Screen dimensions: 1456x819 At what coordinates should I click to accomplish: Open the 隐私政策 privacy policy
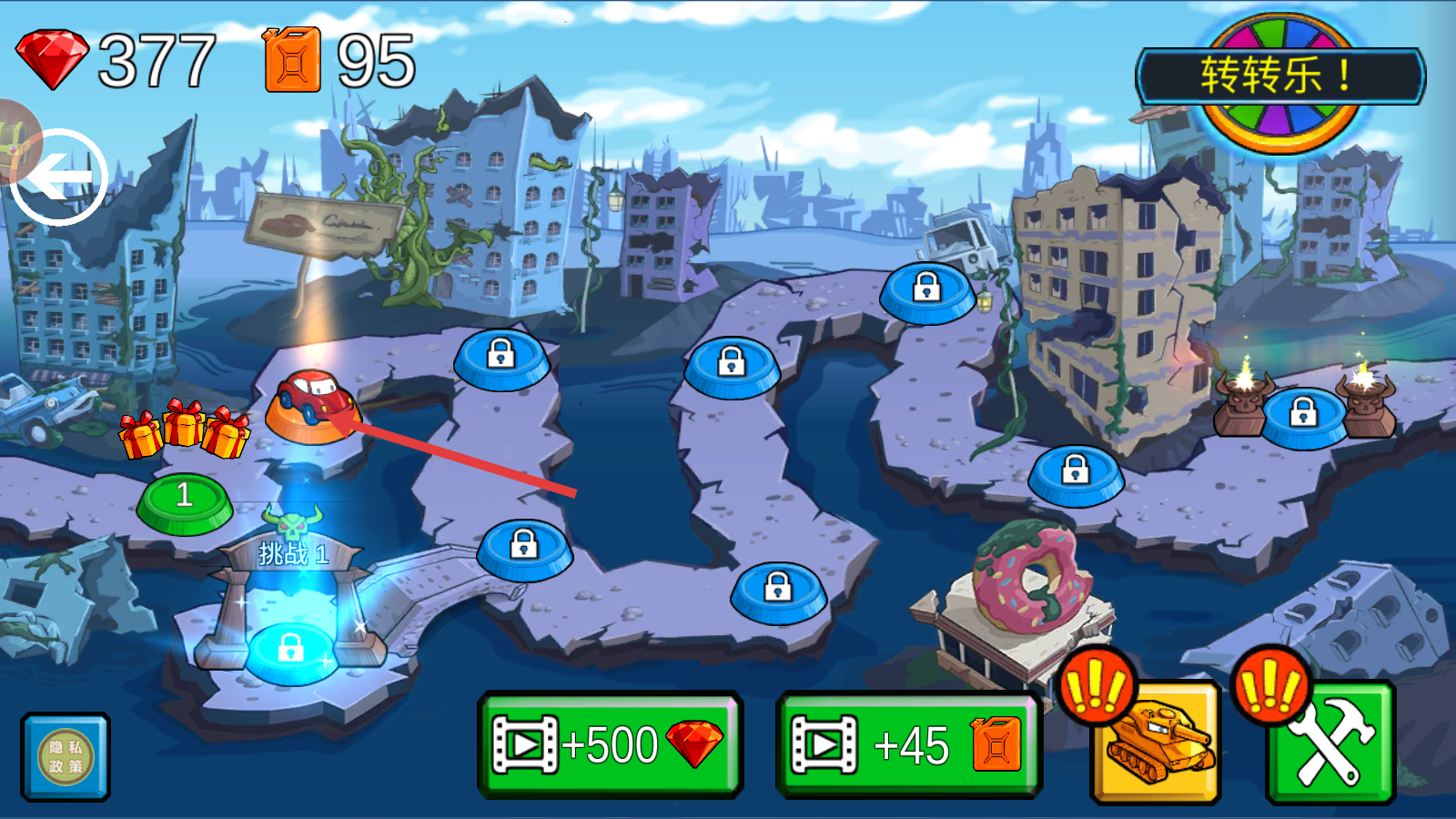tap(66, 756)
